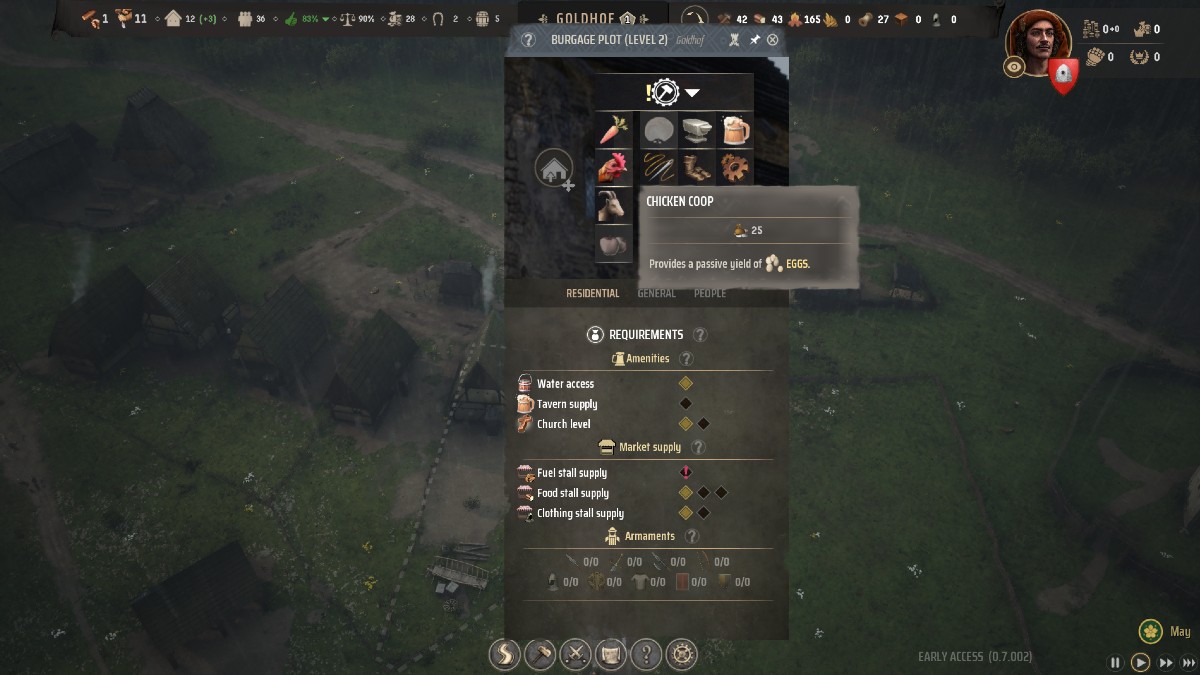Select the vegetable garden carrot option
This screenshot has height=675, width=1200.
pyautogui.click(x=613, y=130)
